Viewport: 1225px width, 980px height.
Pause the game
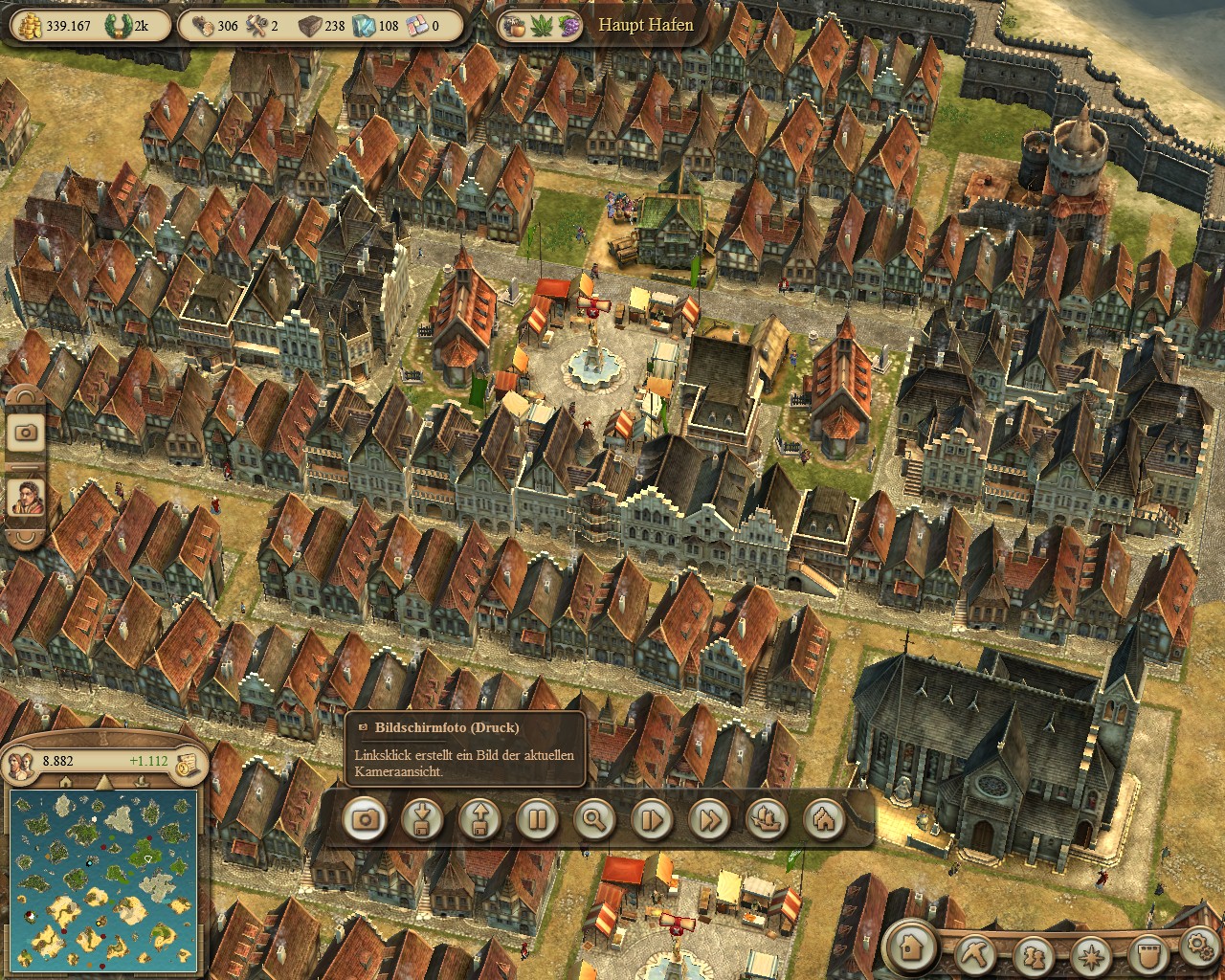[537, 819]
